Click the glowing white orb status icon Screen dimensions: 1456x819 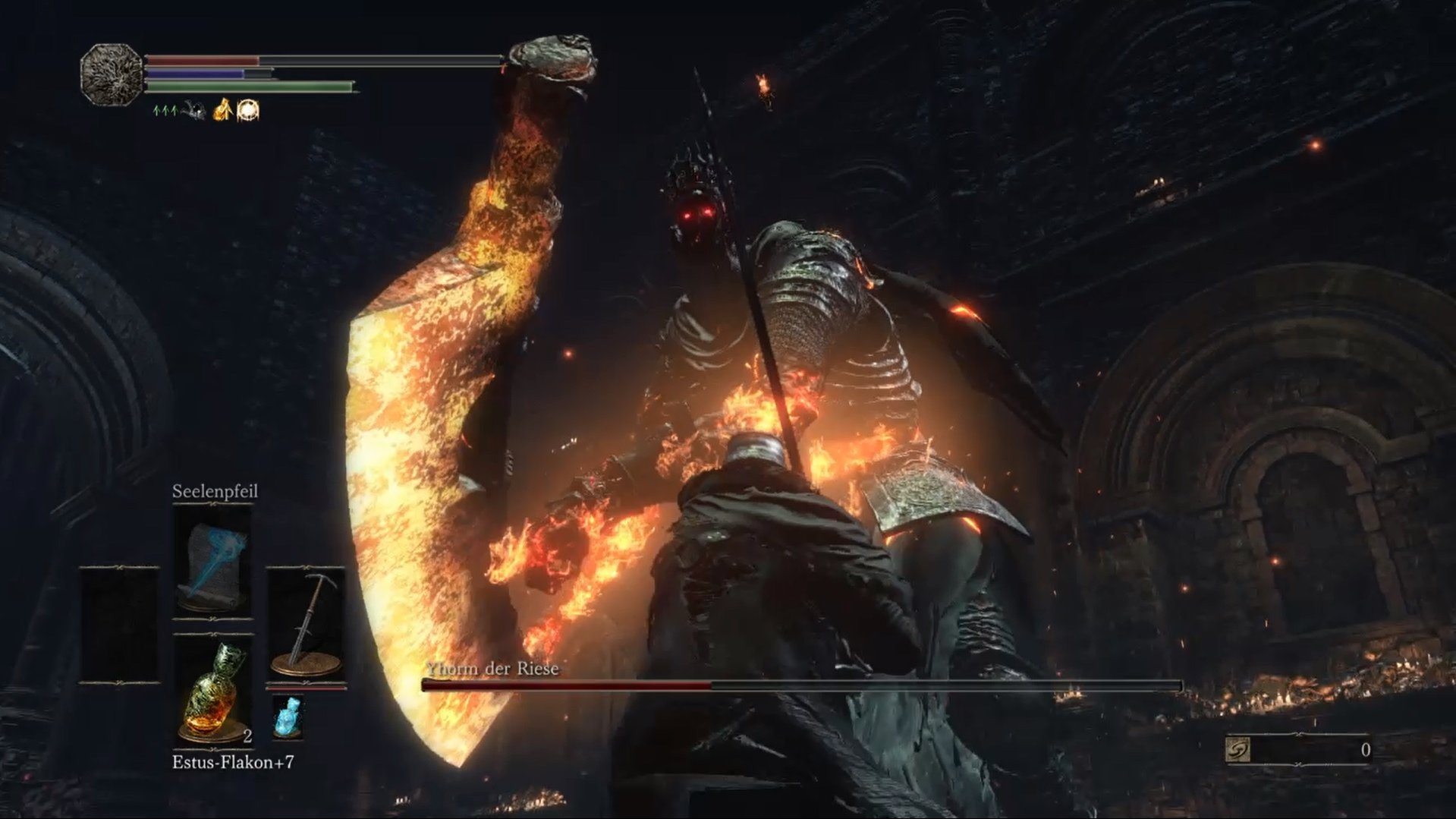click(248, 111)
